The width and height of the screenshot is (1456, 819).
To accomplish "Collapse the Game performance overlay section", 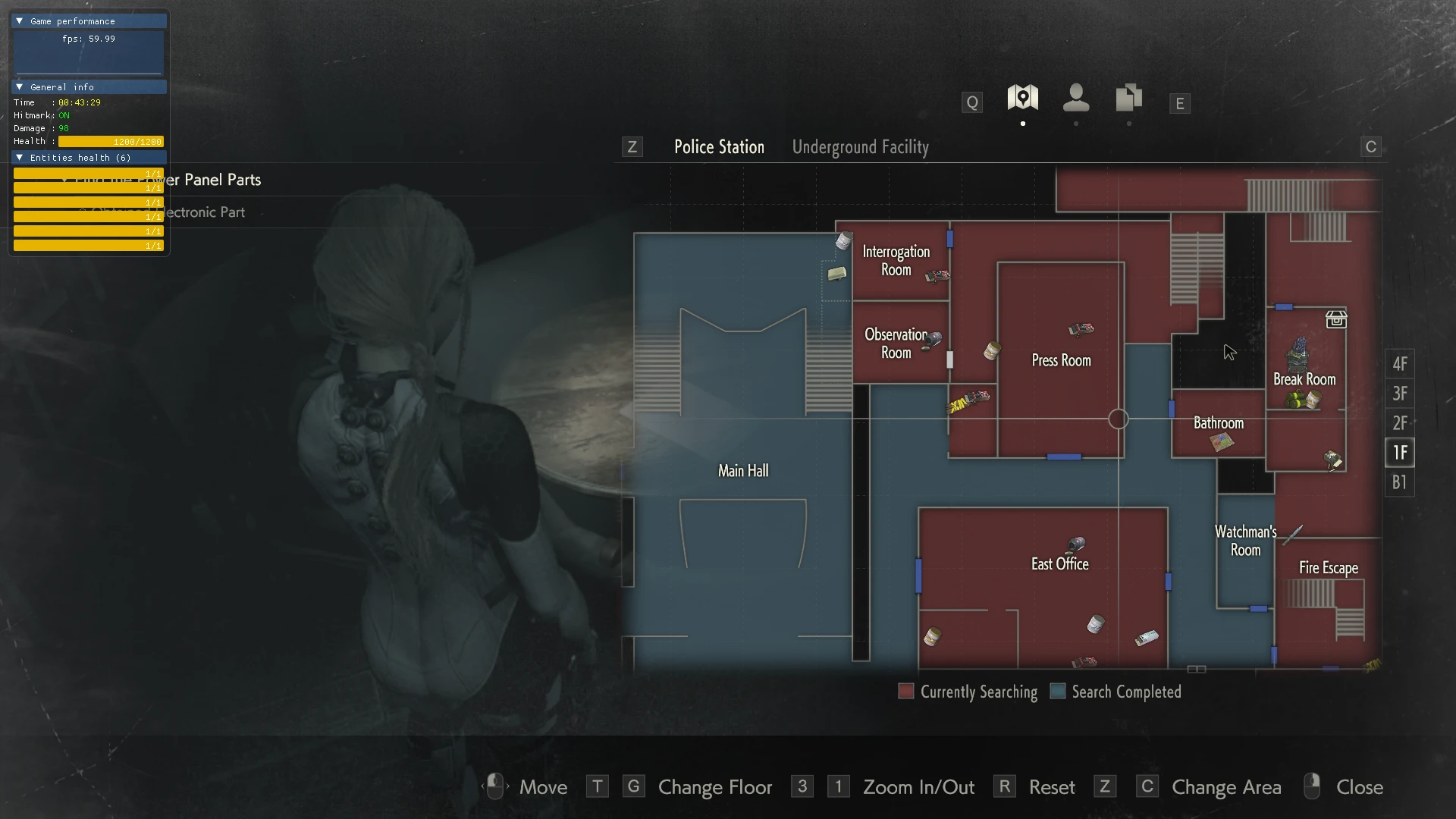I will tap(20, 21).
